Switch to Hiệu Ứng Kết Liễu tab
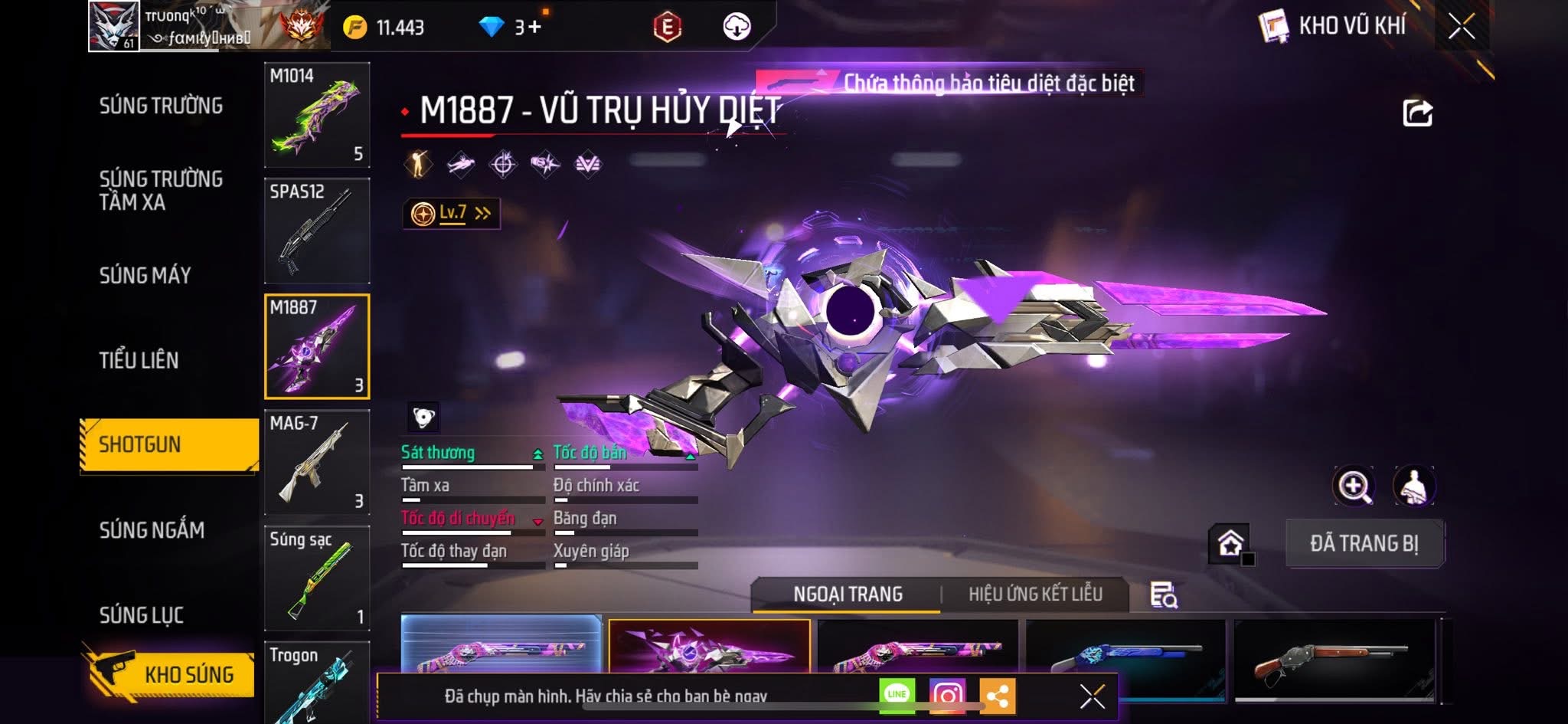This screenshot has width=1568, height=724. tap(1035, 594)
